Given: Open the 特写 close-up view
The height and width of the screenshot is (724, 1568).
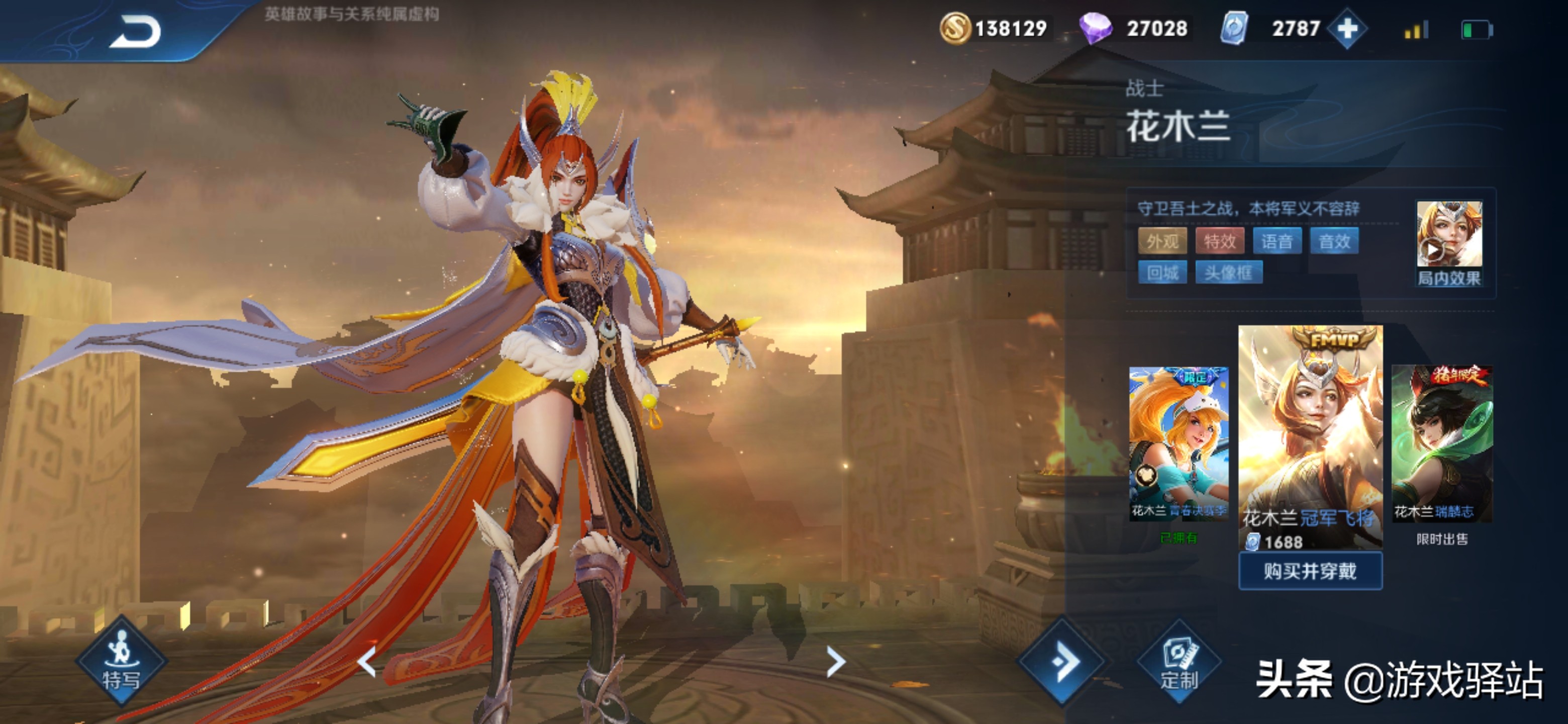Looking at the screenshot, I should (121, 662).
